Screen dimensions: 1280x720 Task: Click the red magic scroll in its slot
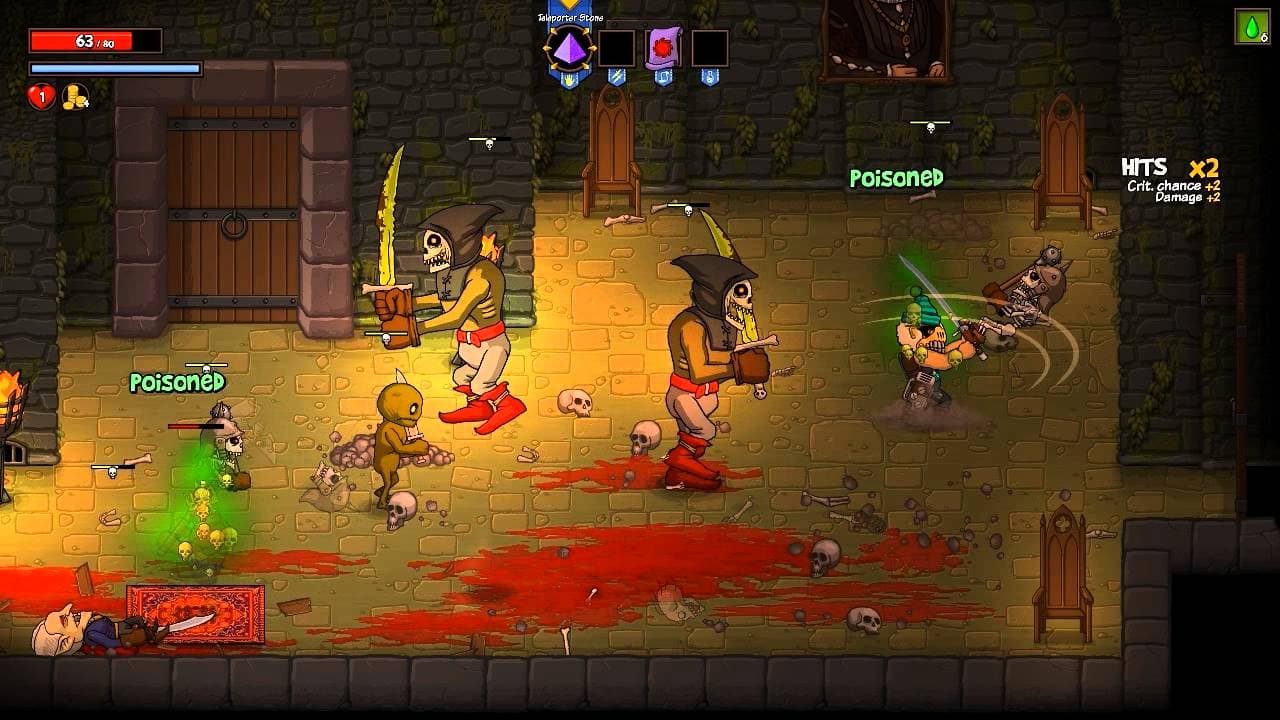point(665,46)
